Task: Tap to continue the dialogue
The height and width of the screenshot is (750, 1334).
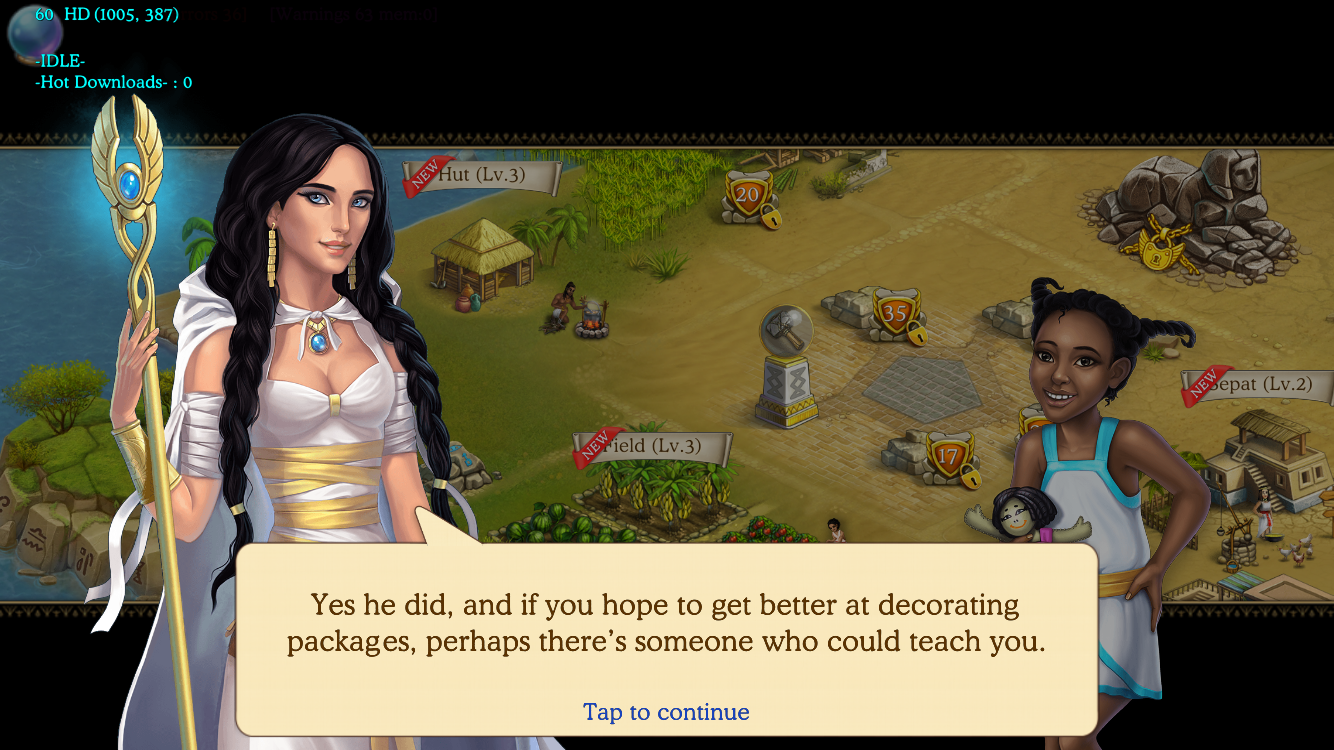Action: tap(666, 712)
